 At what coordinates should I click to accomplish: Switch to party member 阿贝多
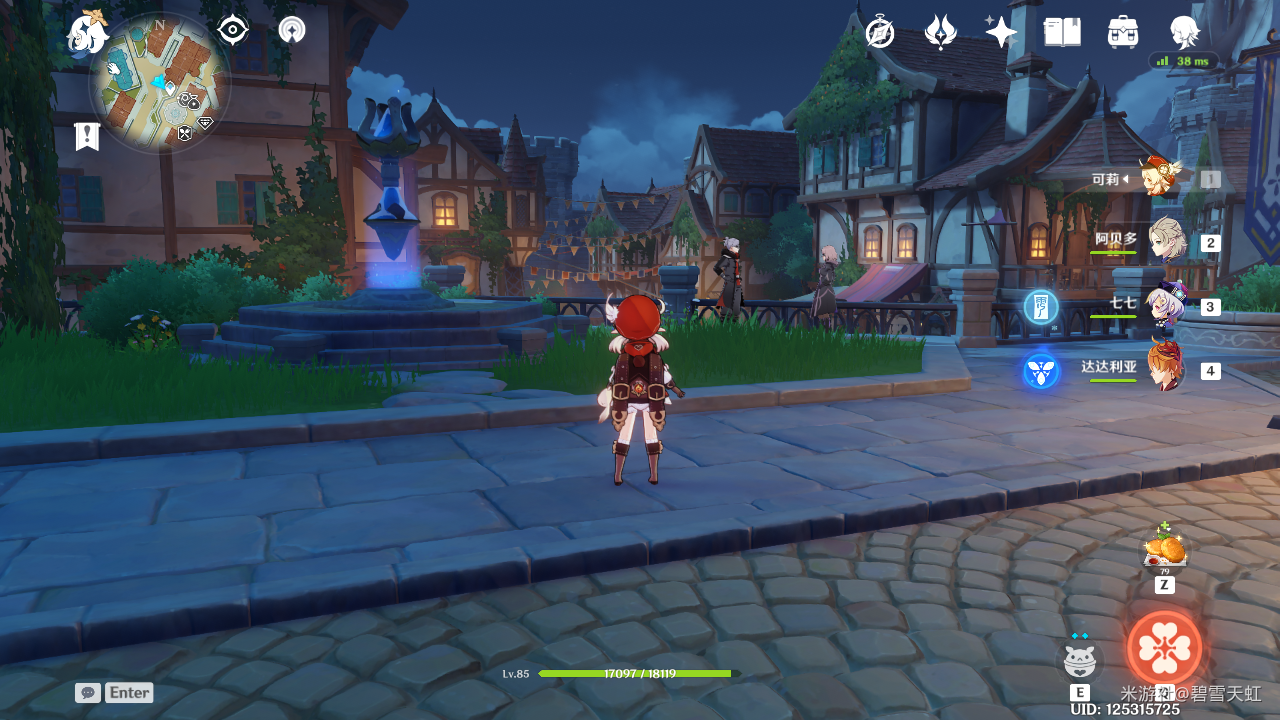(x=1166, y=241)
